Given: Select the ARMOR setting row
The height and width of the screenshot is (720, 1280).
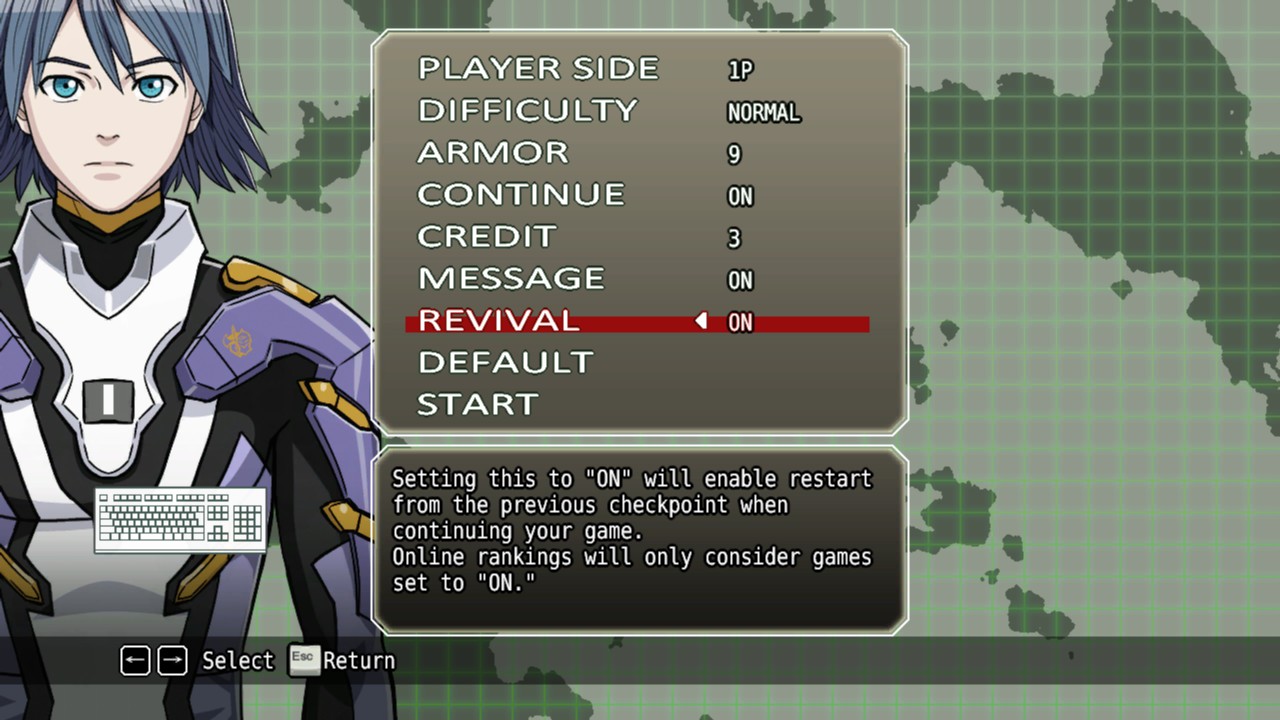Looking at the screenshot, I should (x=493, y=152).
